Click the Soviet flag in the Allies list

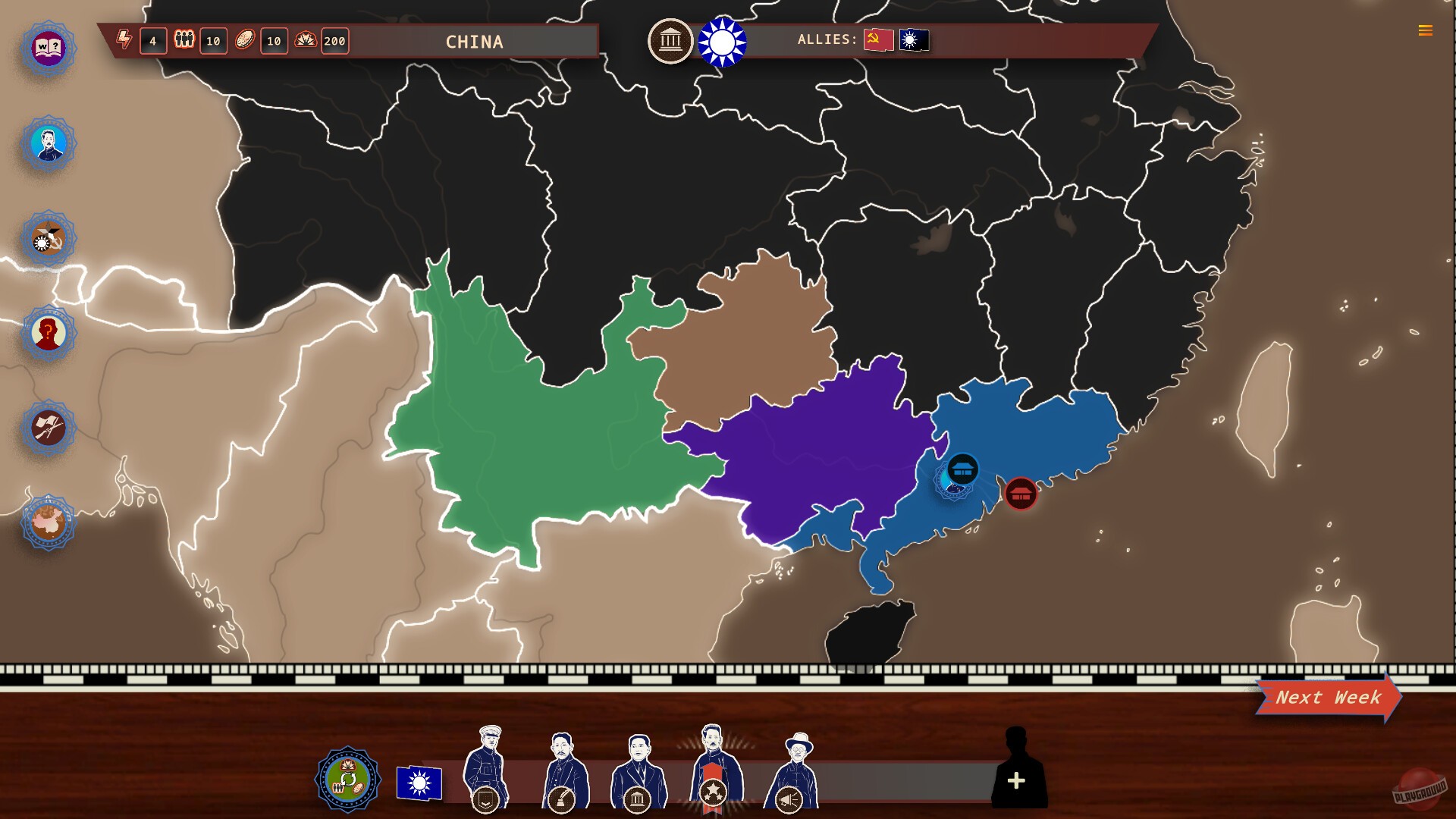[x=877, y=40]
